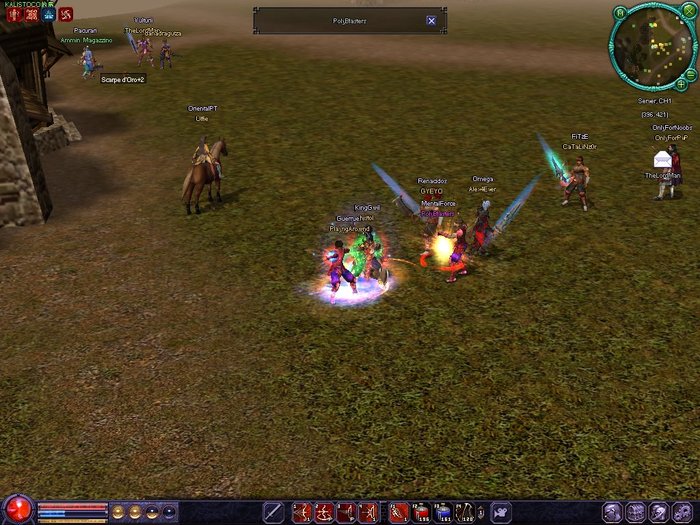Click the red swastika buff icon
700x525 pixels.
pos(66,15)
